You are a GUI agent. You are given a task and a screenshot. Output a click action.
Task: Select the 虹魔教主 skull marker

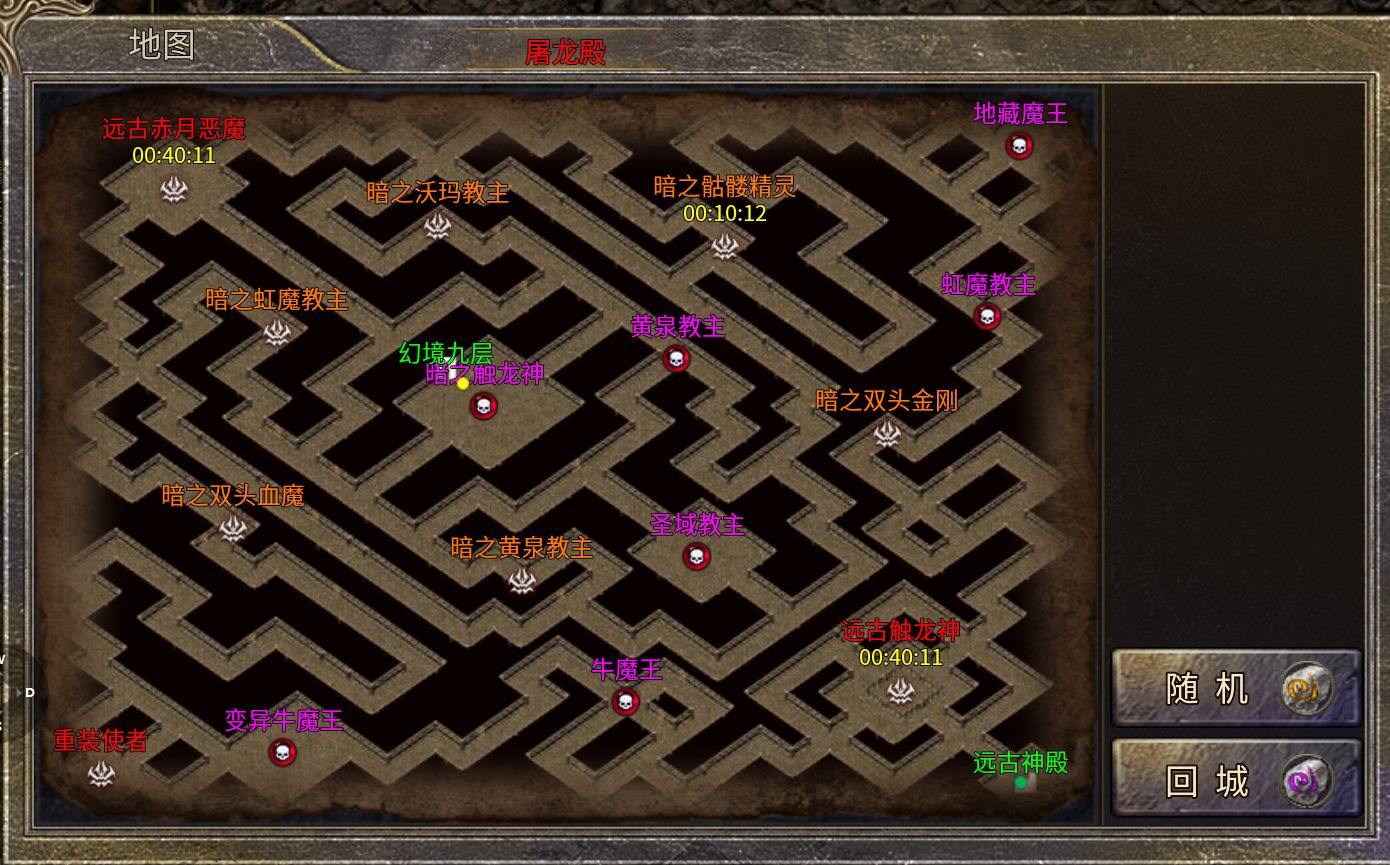pyautogui.click(x=987, y=317)
